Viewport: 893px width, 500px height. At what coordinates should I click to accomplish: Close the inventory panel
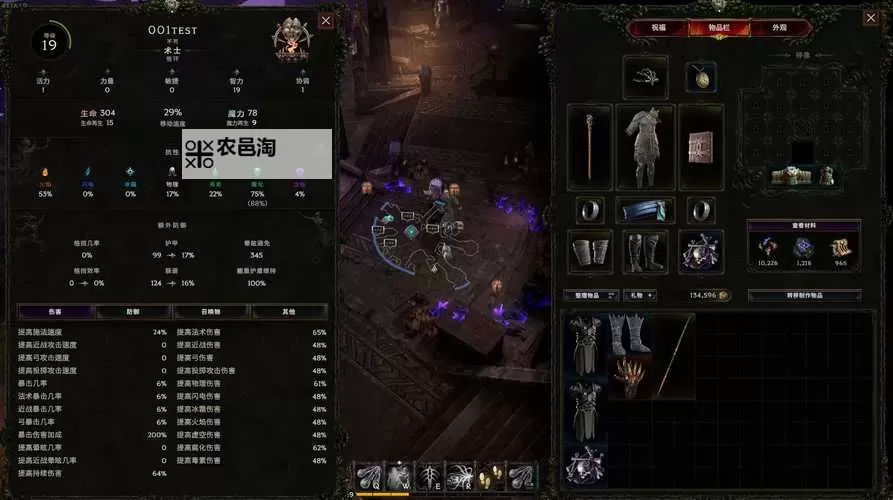pos(876,20)
